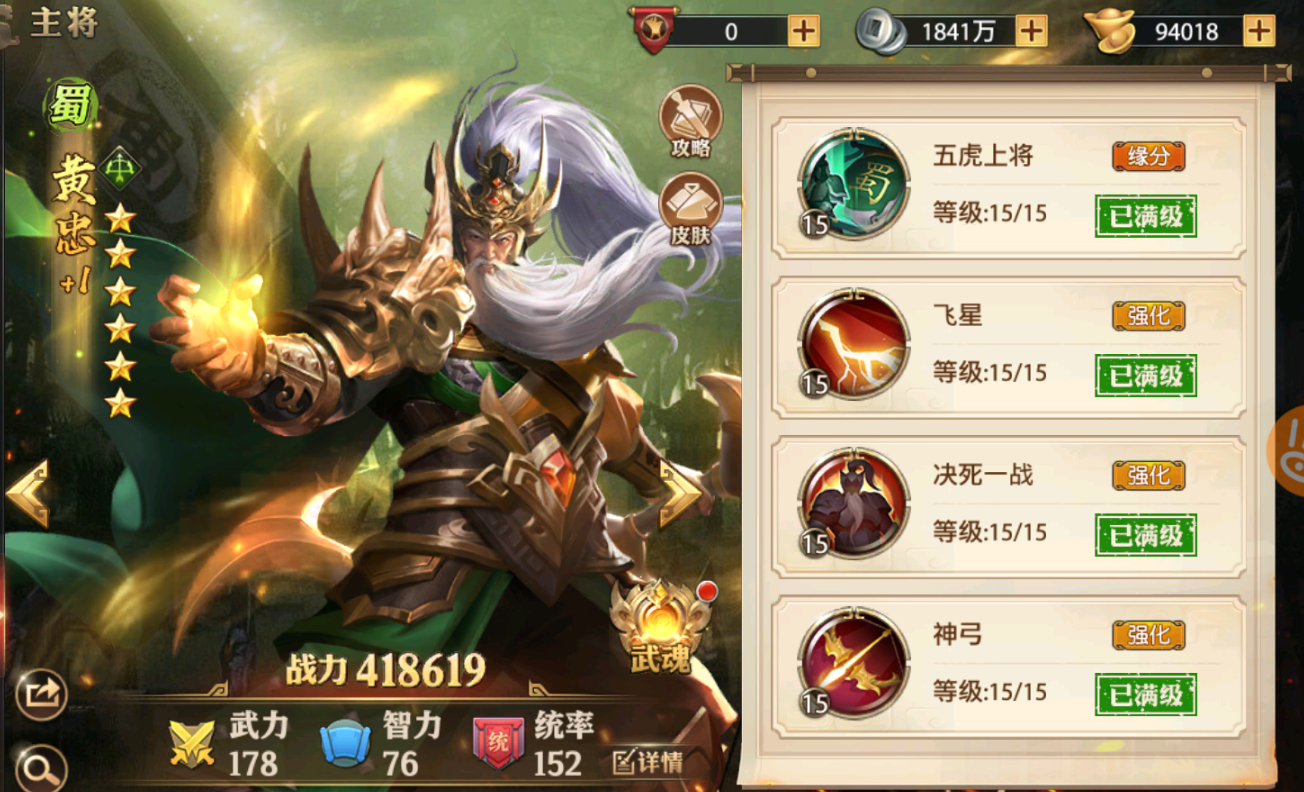1304x792 pixels.
Task: Click 已满级 status on 神弓
Action: pyautogui.click(x=1148, y=693)
